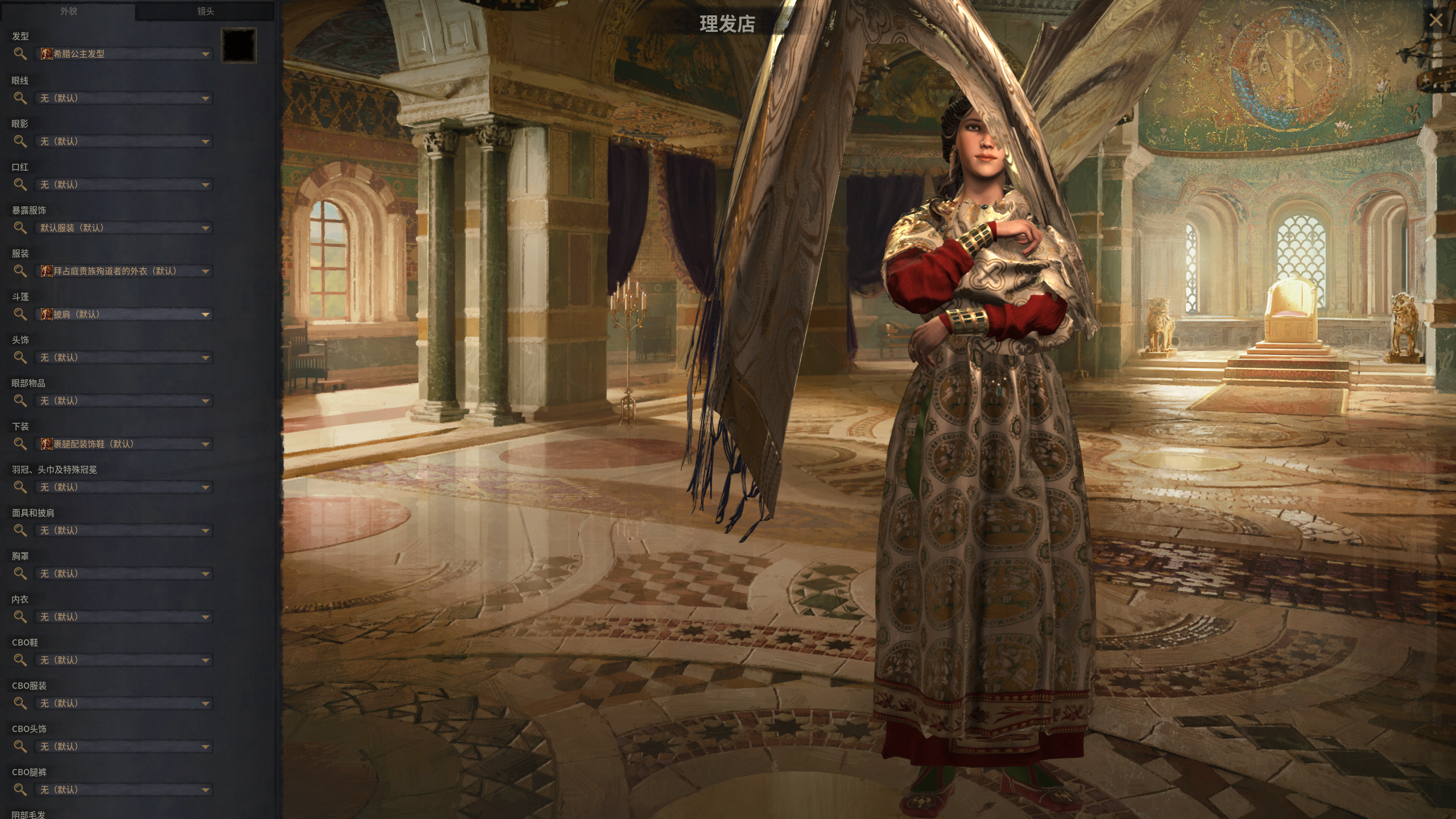This screenshot has height=819, width=1456.
Task: Click the search icon beside 胸罩
Action: pos(21,573)
